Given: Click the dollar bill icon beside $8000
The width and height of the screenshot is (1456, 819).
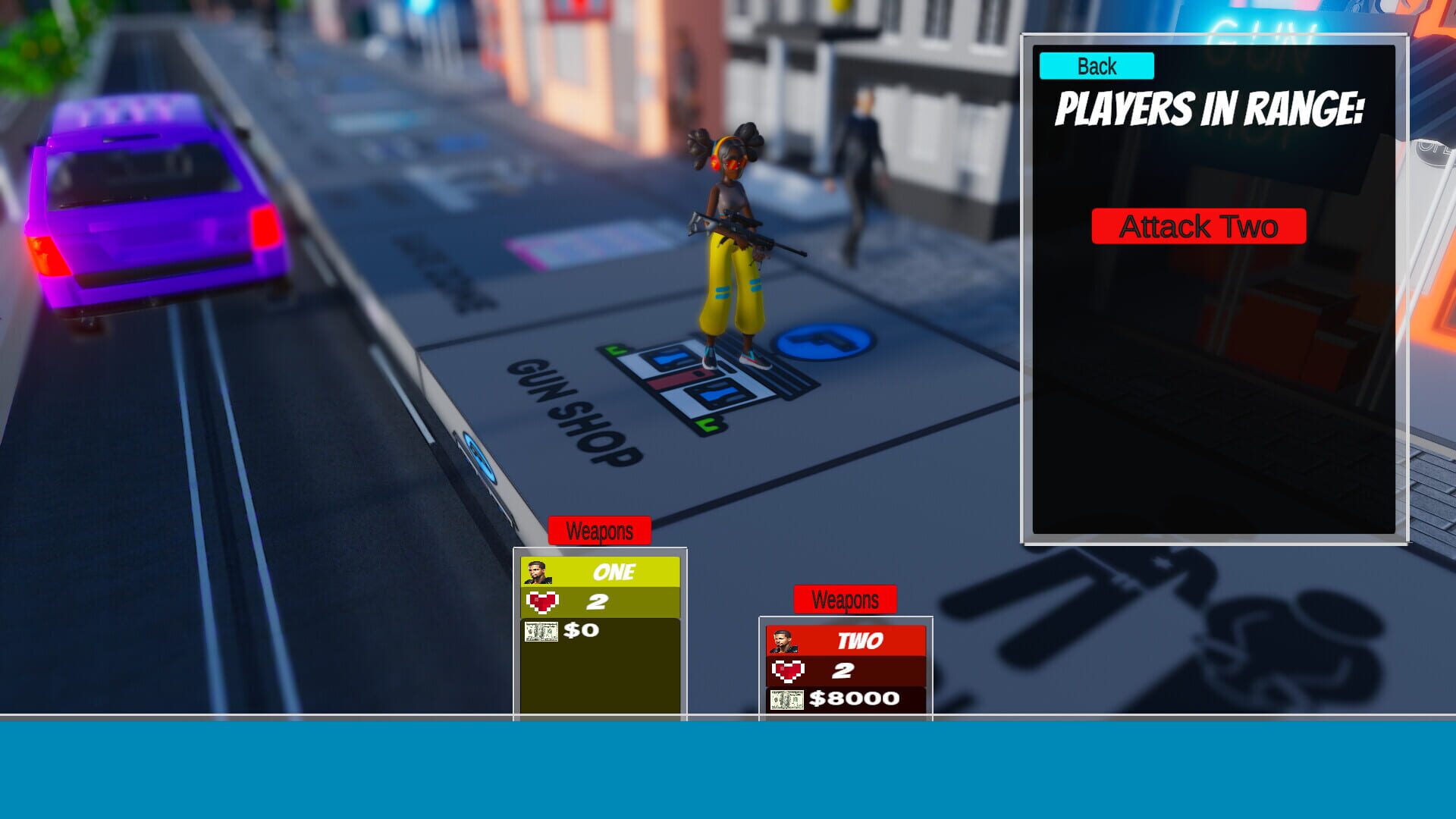Looking at the screenshot, I should click(x=786, y=698).
